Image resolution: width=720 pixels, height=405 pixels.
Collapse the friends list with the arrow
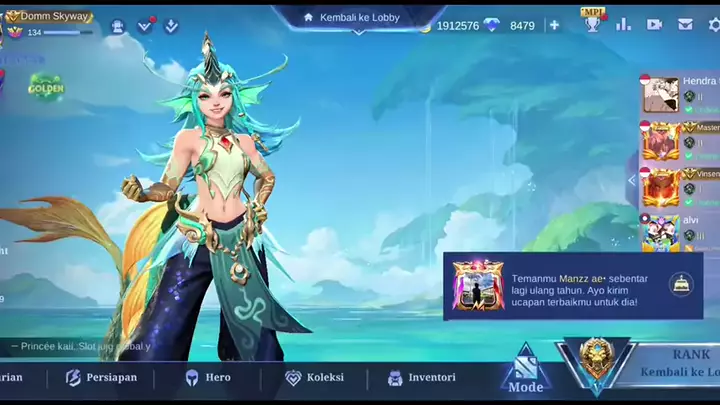[632, 180]
